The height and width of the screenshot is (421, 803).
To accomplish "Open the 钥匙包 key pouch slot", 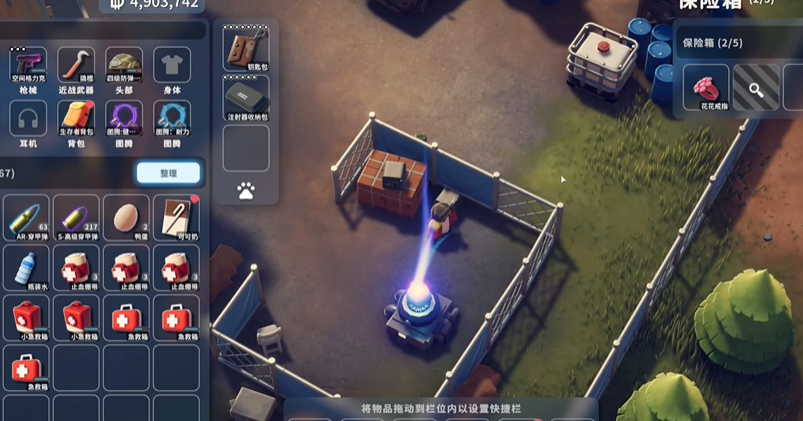I will pyautogui.click(x=246, y=47).
